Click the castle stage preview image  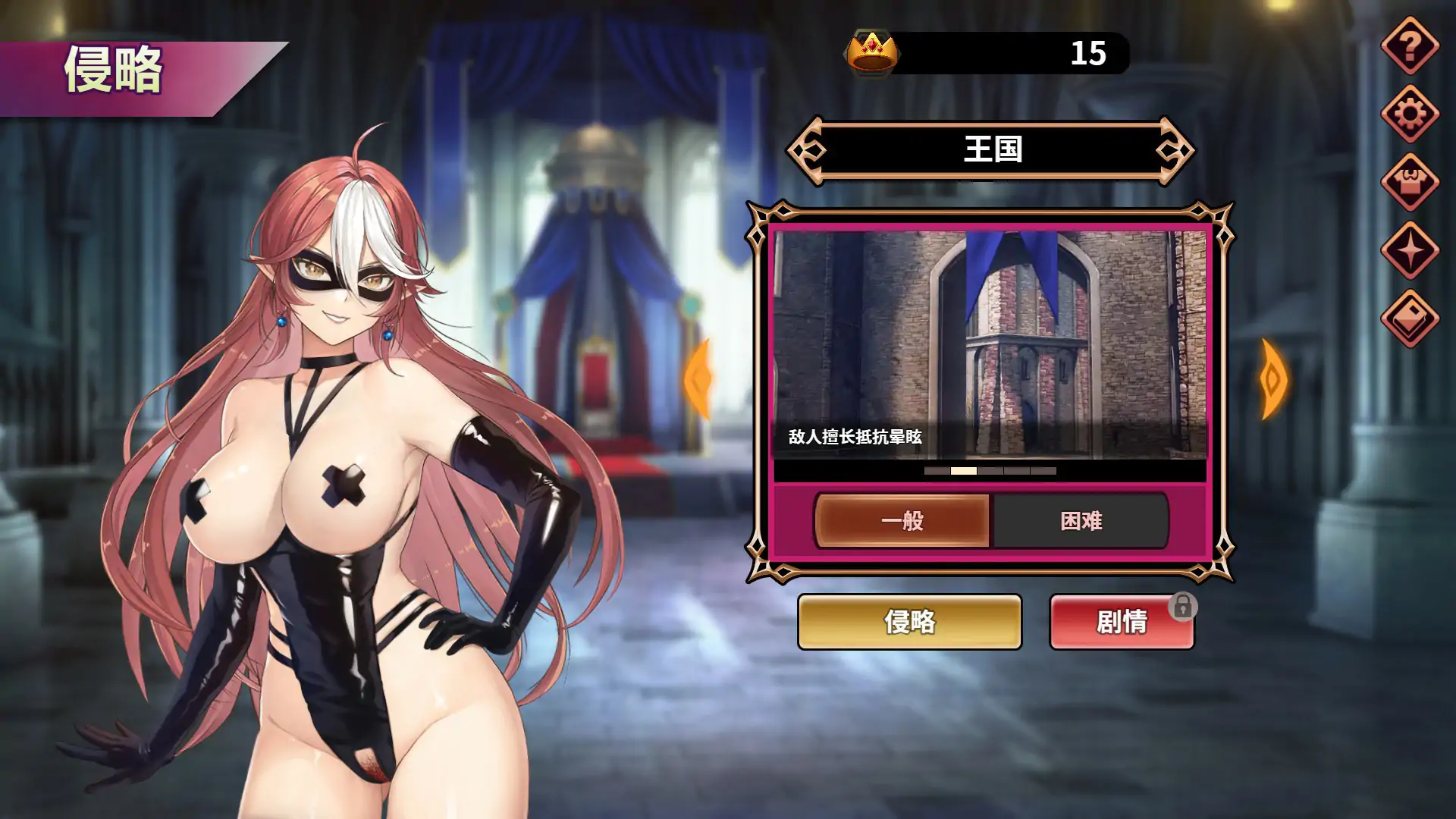pos(986,341)
